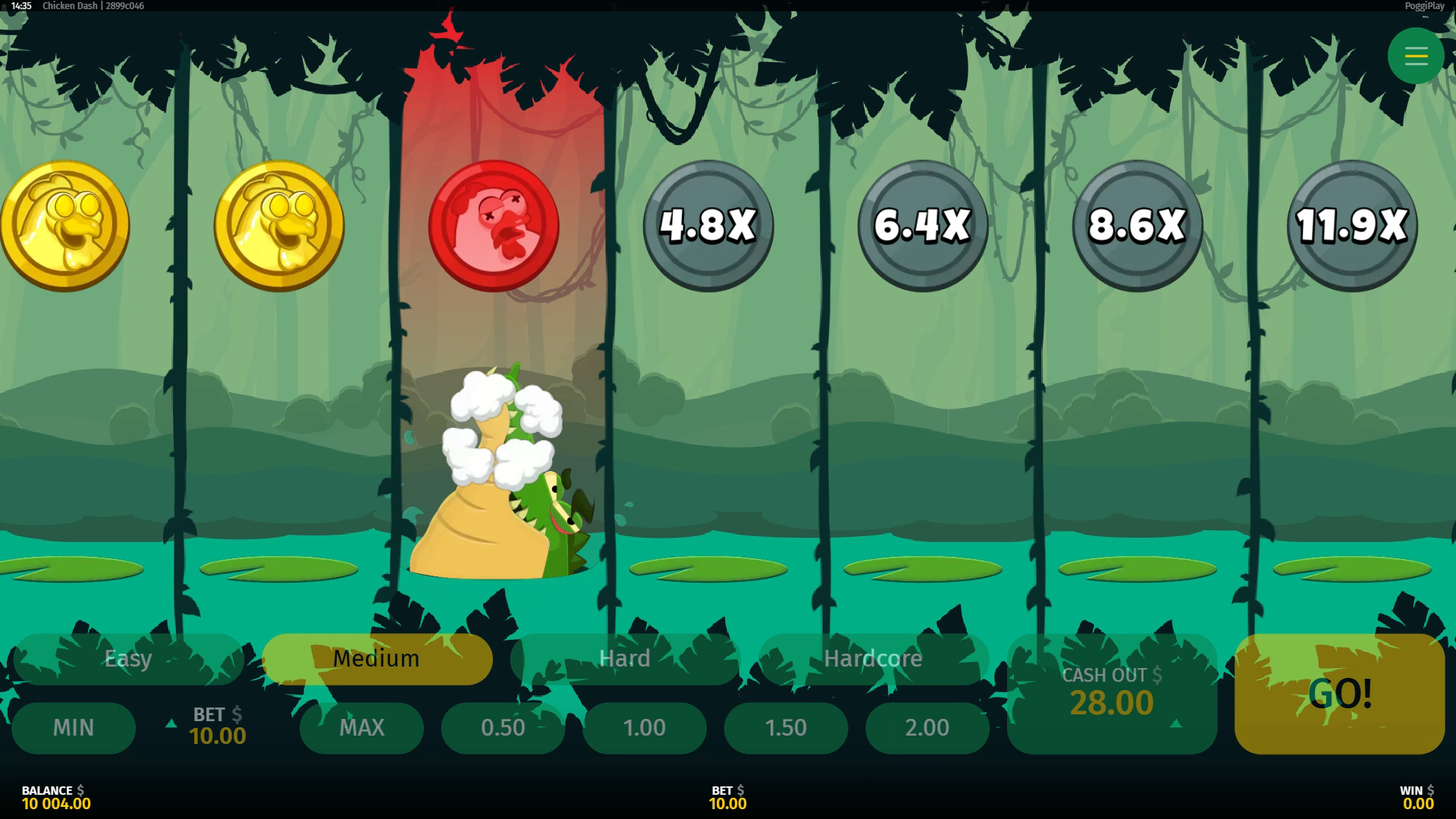Choose the 1.00 bet preset
This screenshot has width=1456, height=819.
(645, 728)
